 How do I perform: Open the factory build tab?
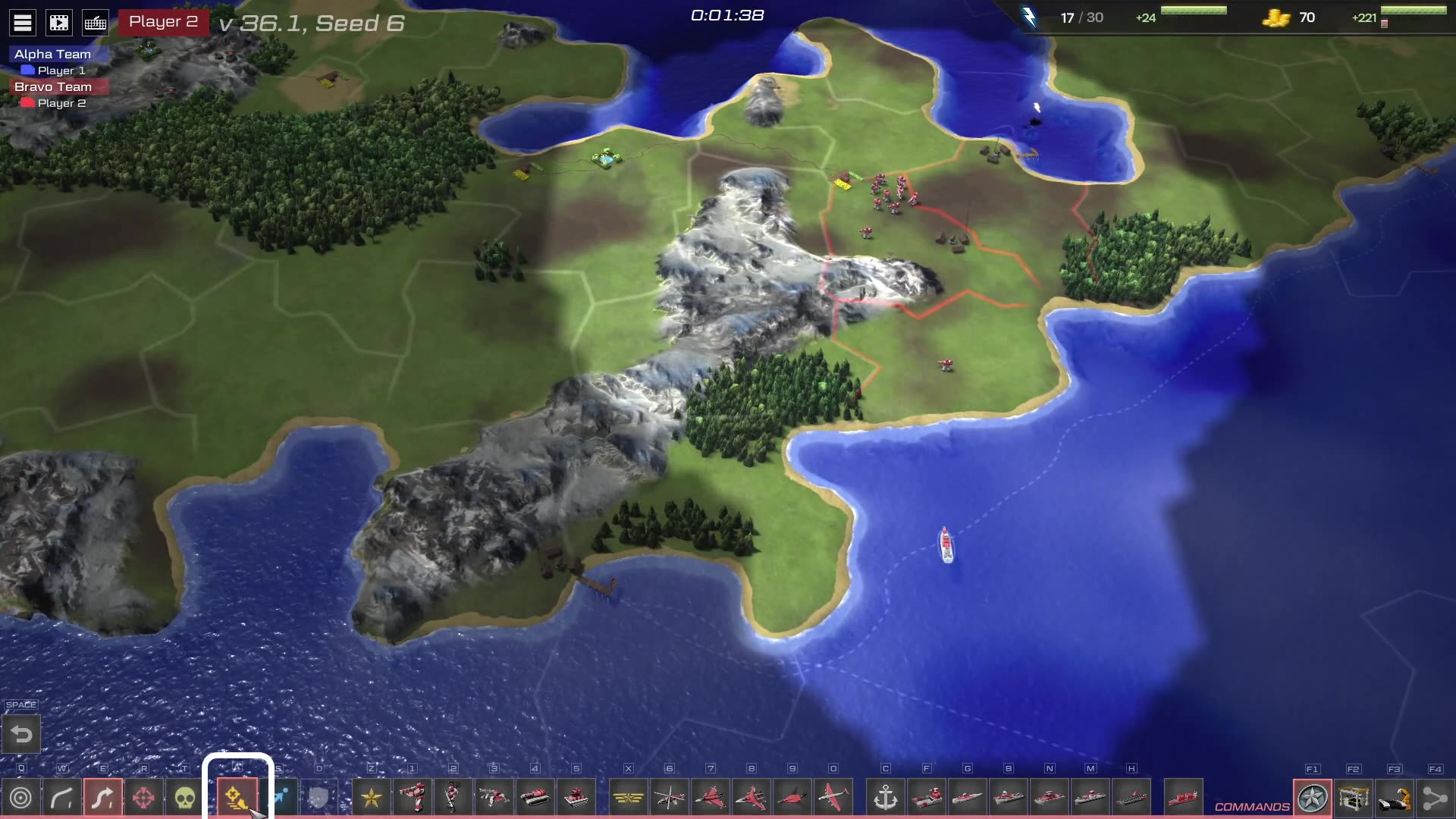(x=1354, y=798)
